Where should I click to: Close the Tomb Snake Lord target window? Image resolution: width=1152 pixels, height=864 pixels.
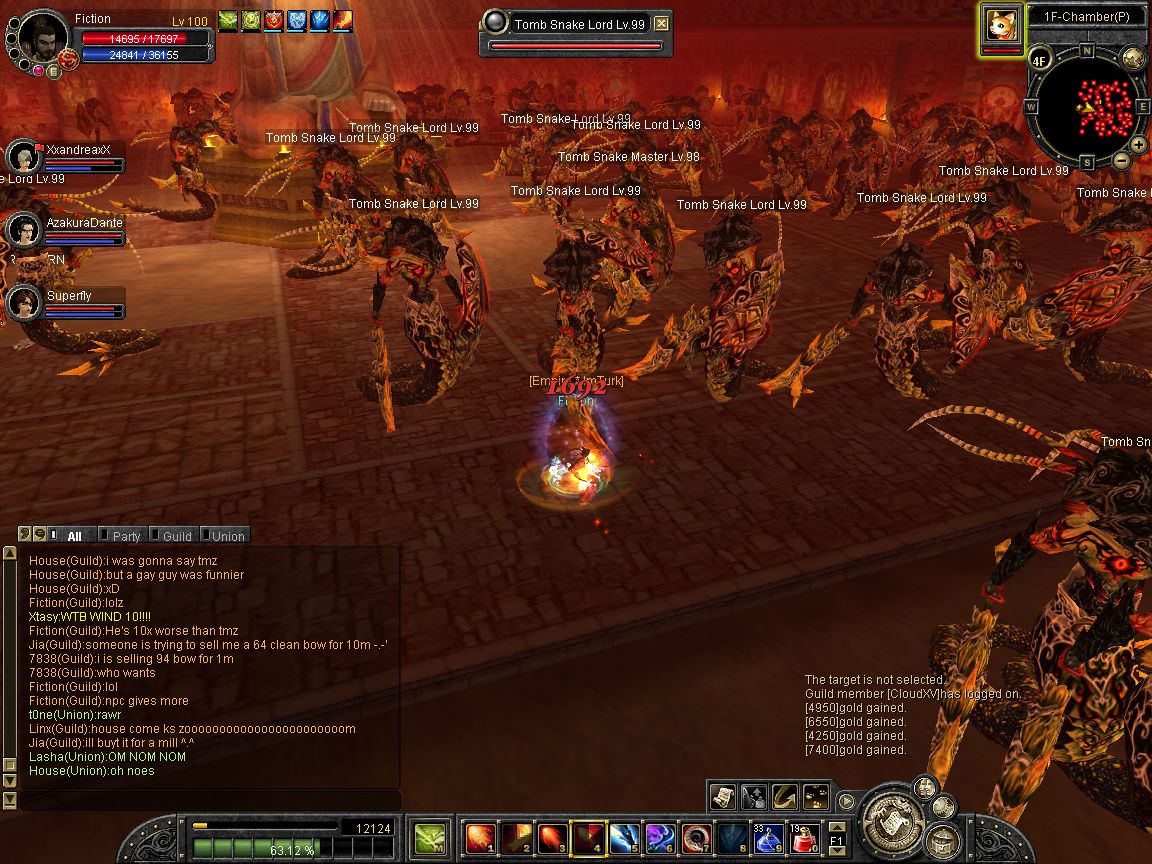661,24
